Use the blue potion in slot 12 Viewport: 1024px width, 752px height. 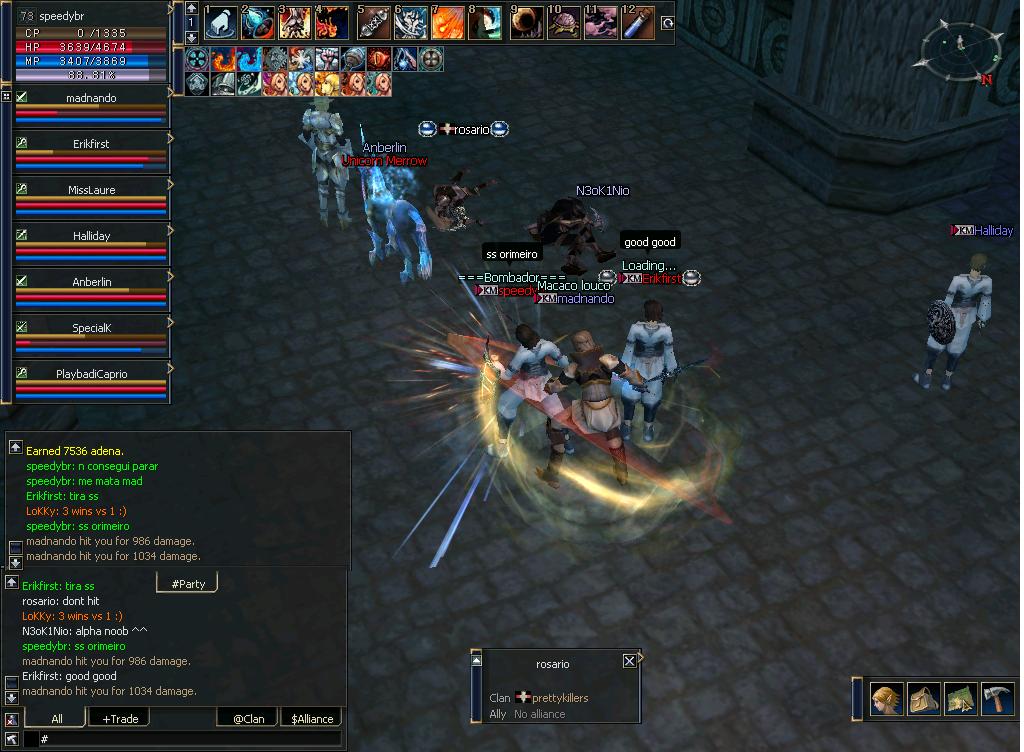click(638, 23)
